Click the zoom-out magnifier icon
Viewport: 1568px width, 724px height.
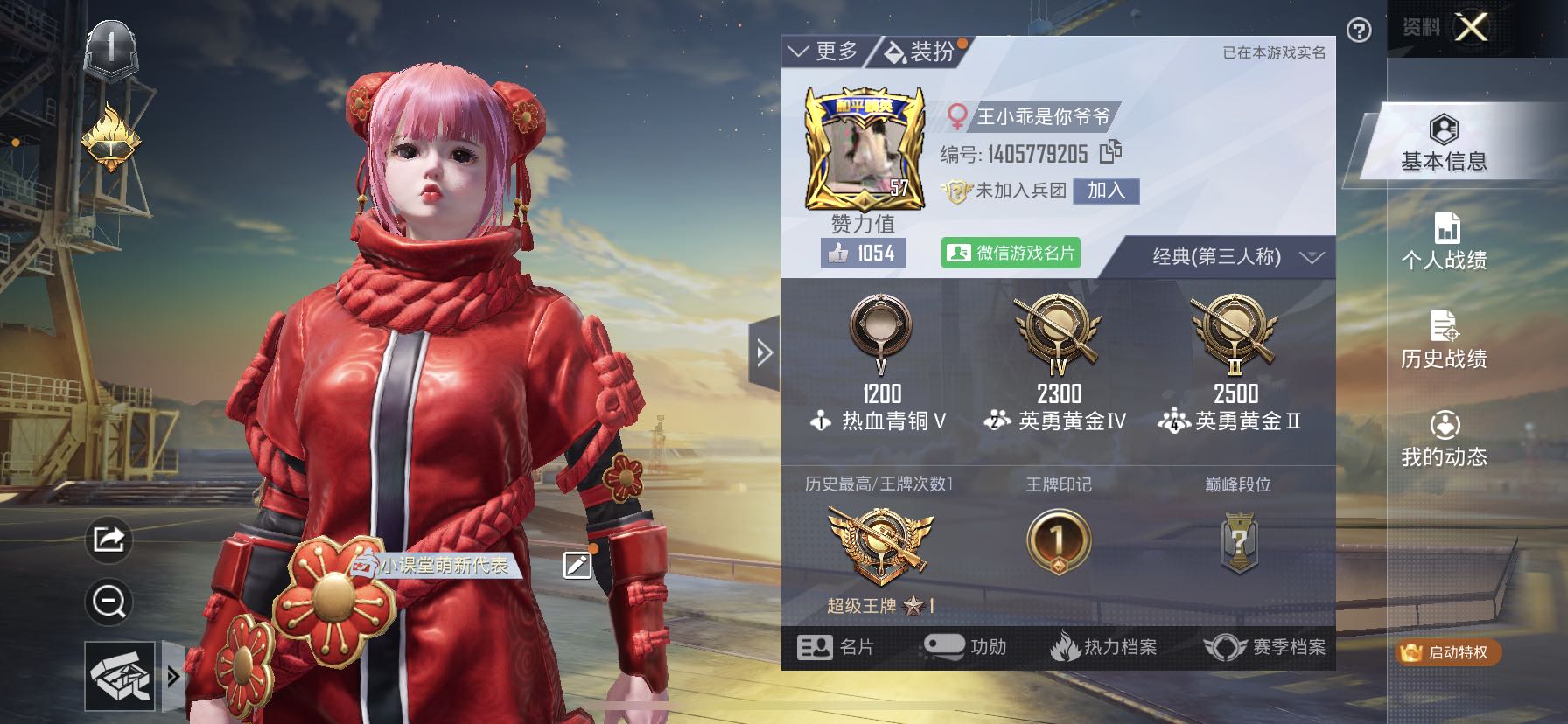click(x=108, y=602)
